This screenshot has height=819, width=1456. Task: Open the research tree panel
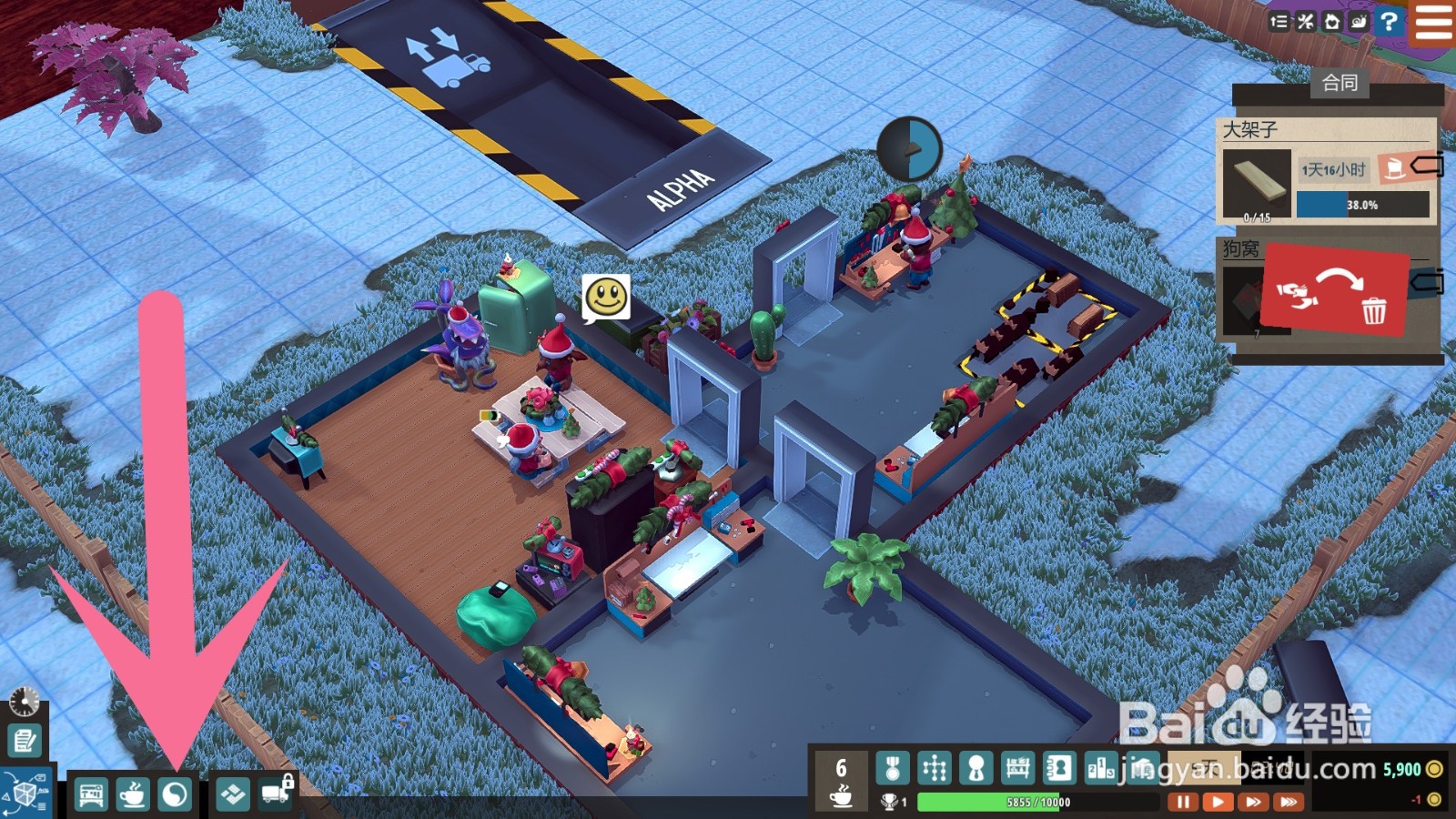tap(935, 769)
